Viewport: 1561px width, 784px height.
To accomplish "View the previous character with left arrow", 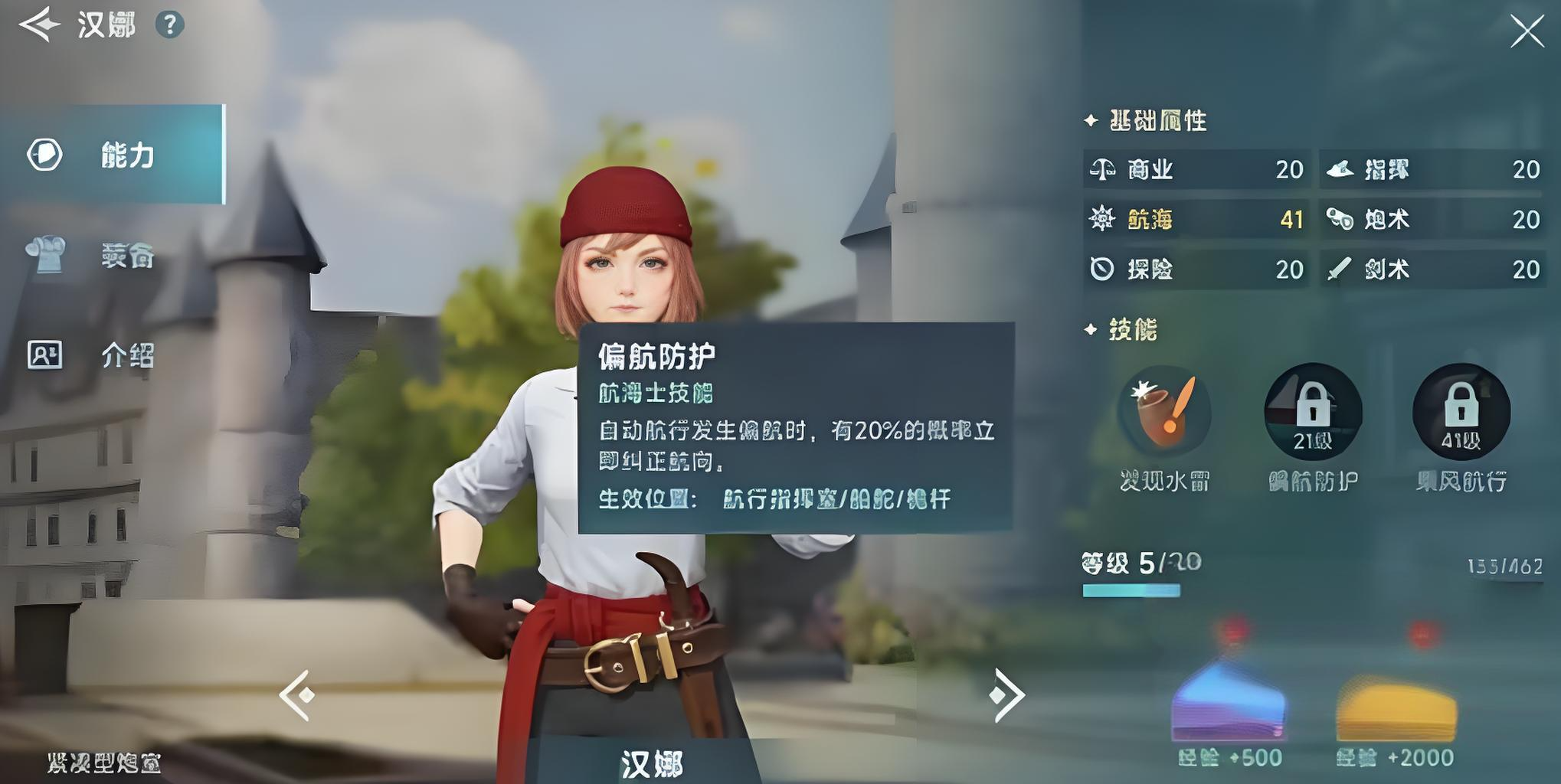I will pyautogui.click(x=296, y=695).
